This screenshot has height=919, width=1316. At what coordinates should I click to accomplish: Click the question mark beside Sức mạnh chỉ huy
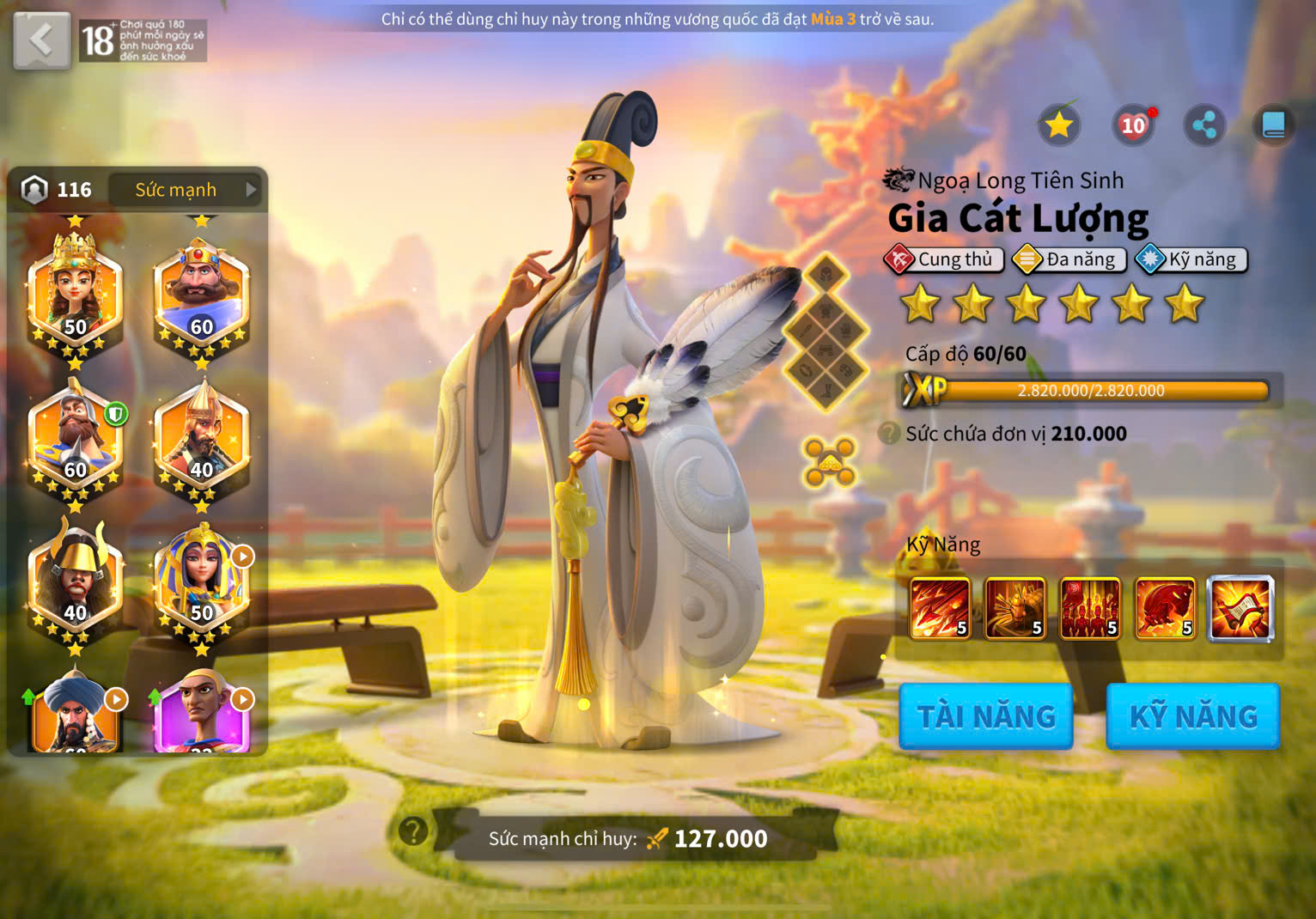tap(413, 831)
